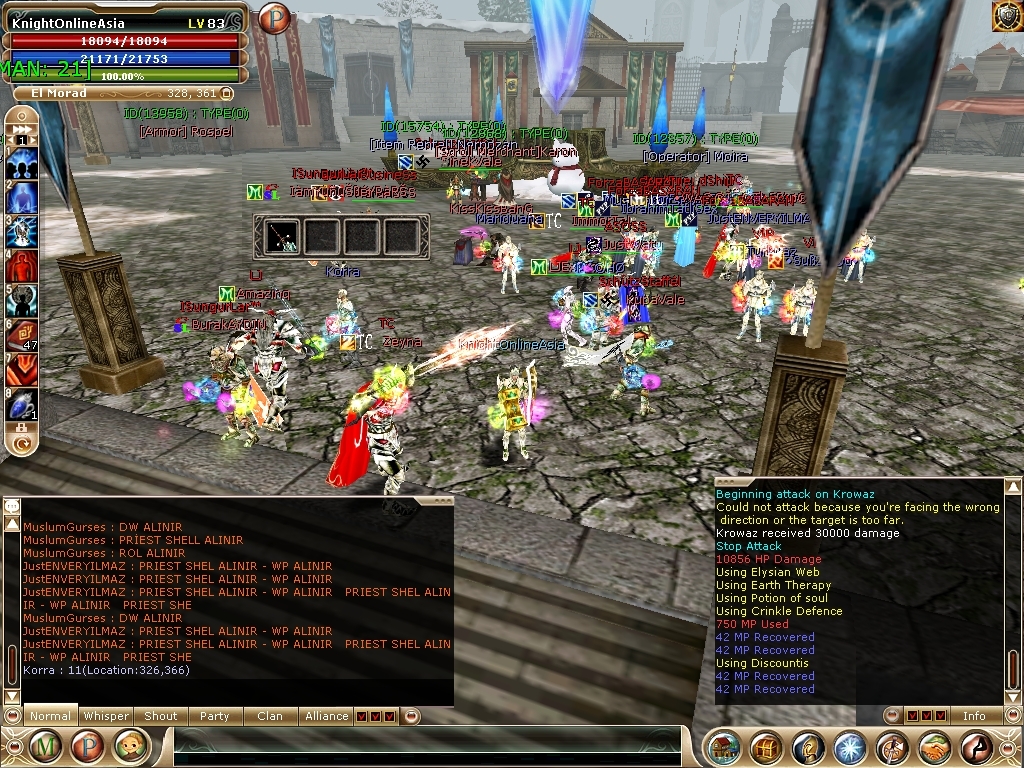This screenshot has height=768, width=1024.
Task: Show the Info log tab
Action: pos(973,716)
